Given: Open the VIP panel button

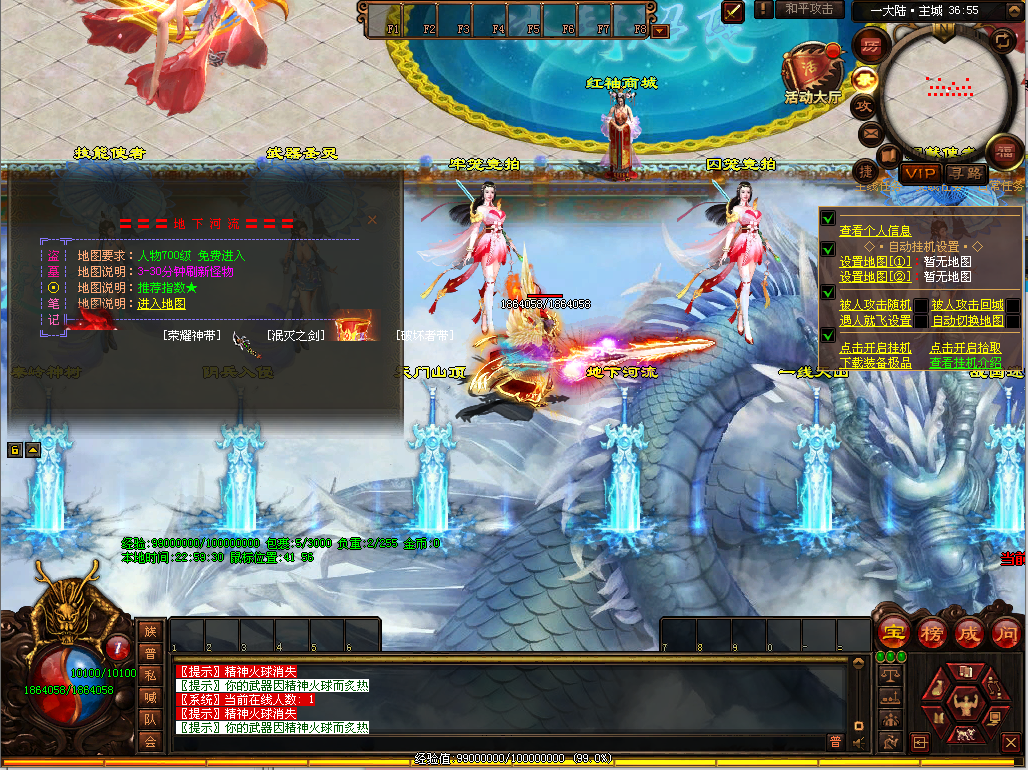Looking at the screenshot, I should click(918, 173).
